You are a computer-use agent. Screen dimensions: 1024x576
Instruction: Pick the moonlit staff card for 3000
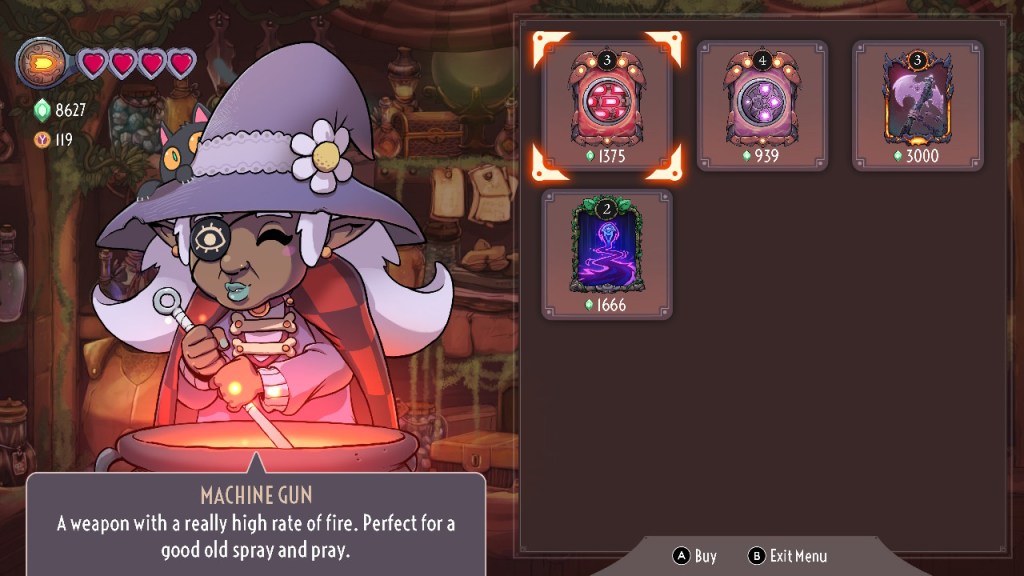pyautogui.click(x=917, y=105)
